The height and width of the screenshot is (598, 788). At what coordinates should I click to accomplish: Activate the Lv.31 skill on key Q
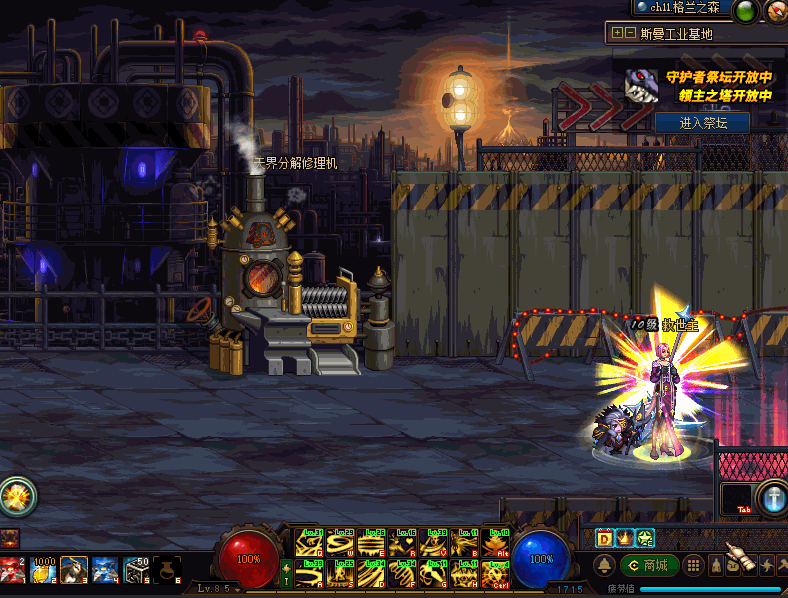(309, 542)
